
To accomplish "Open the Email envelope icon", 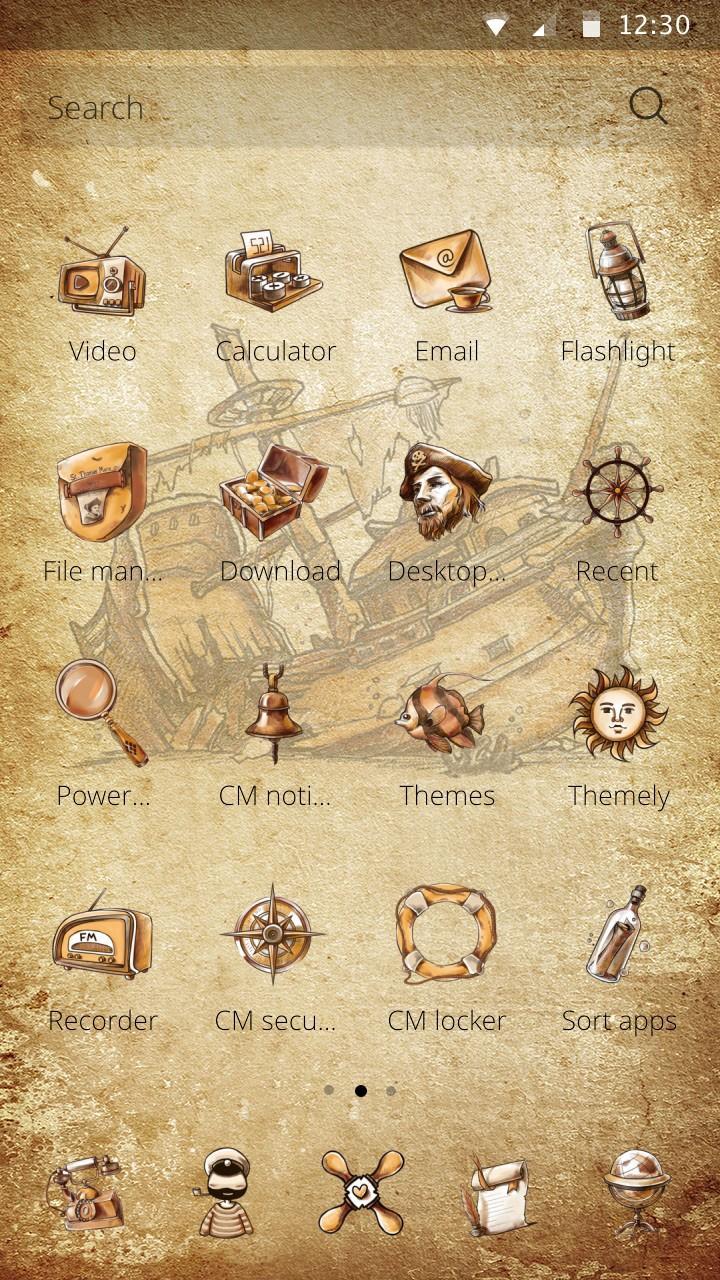I will point(446,270).
